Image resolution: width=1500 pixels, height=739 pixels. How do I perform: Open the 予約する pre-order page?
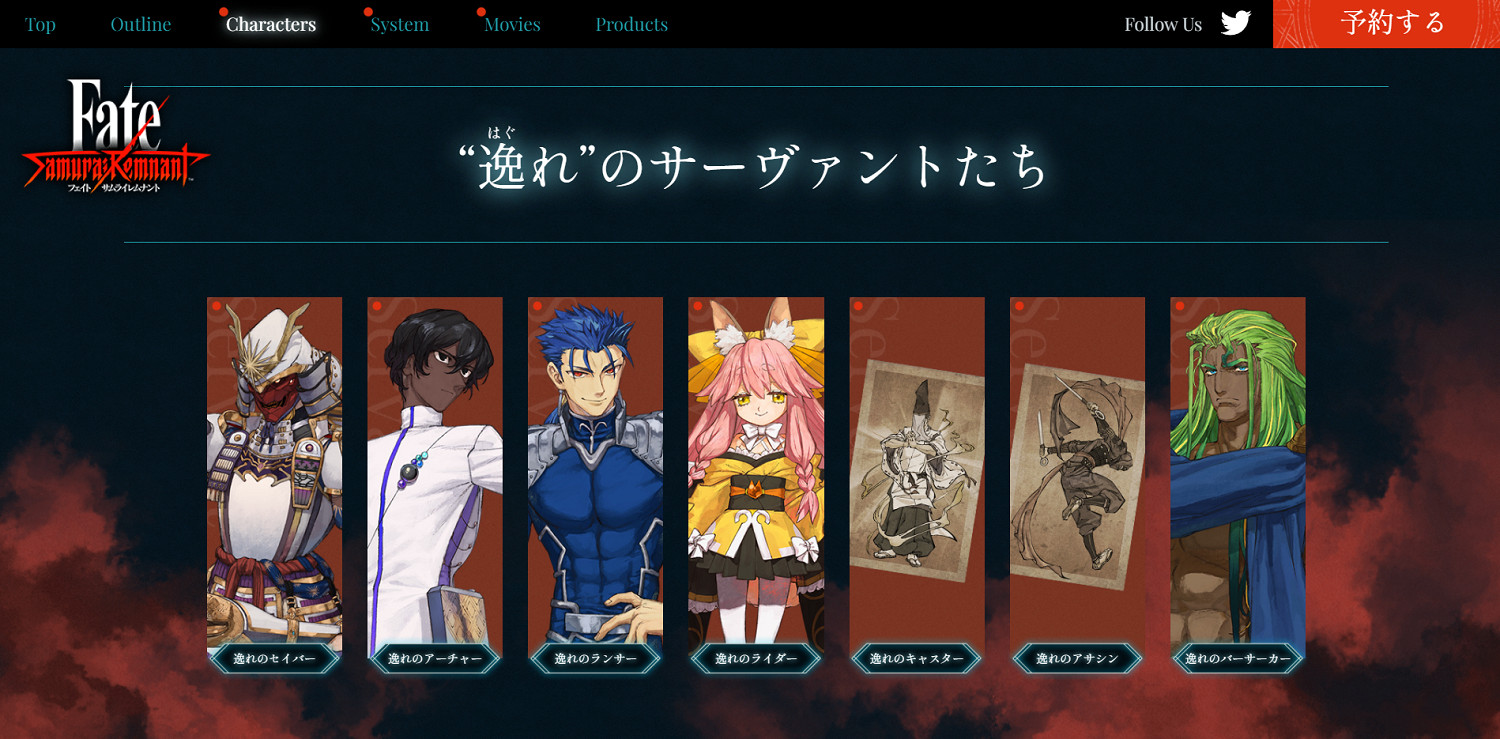[1392, 22]
